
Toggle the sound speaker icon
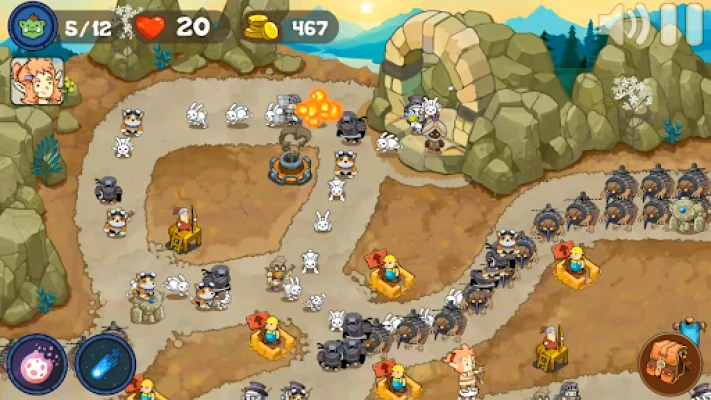point(625,26)
